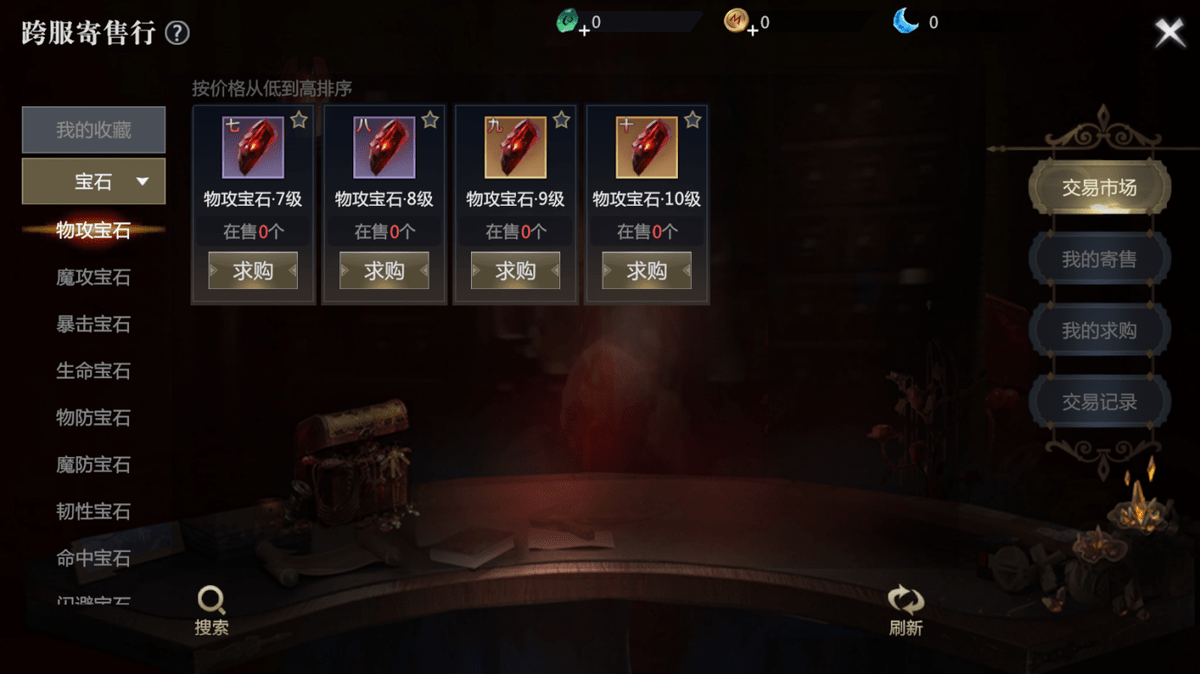Click 求购 for 物攻宝石·7级
Viewport: 1200px width, 674px height.
tap(253, 270)
